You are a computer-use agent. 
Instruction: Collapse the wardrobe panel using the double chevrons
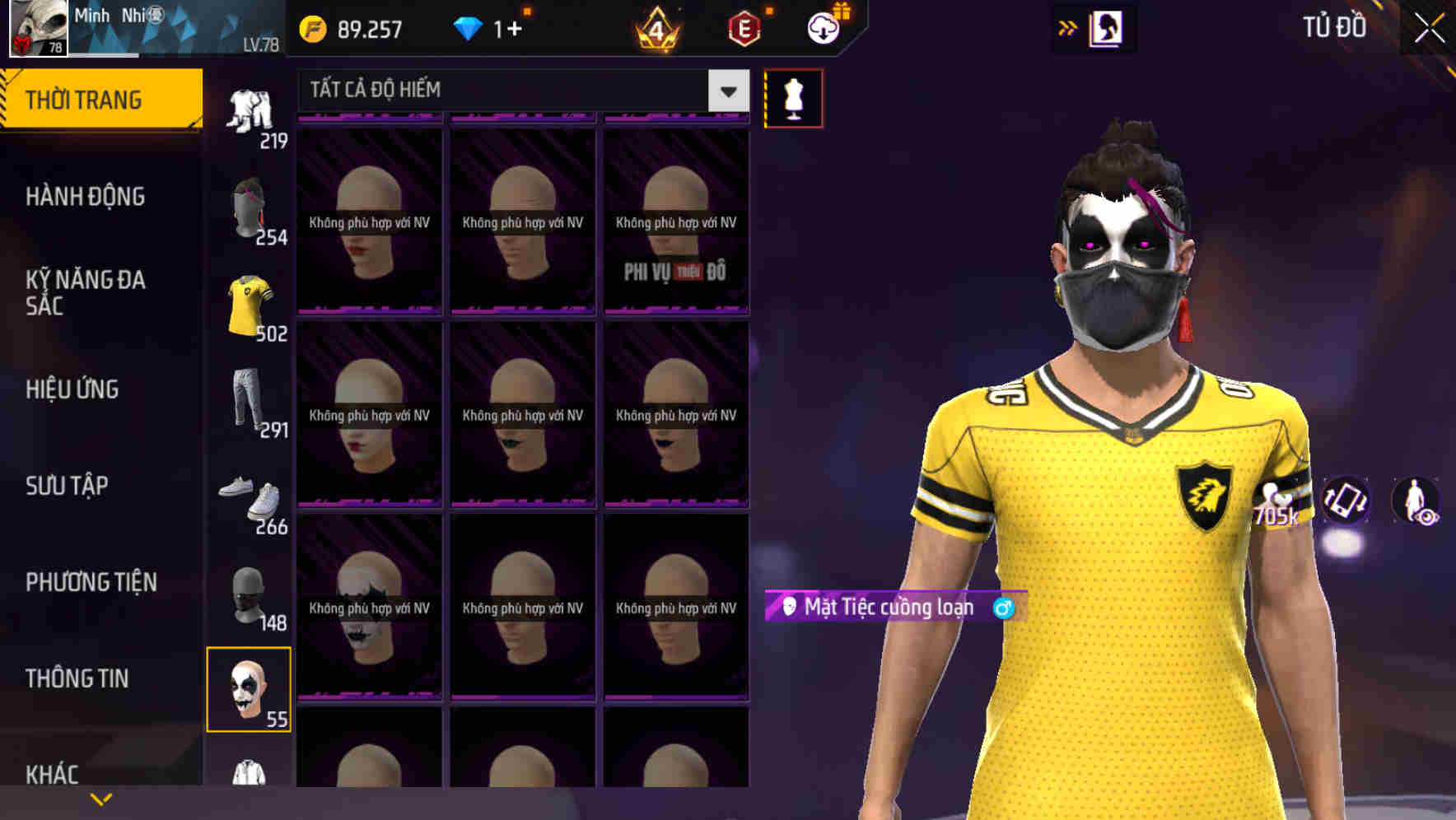(x=1067, y=27)
